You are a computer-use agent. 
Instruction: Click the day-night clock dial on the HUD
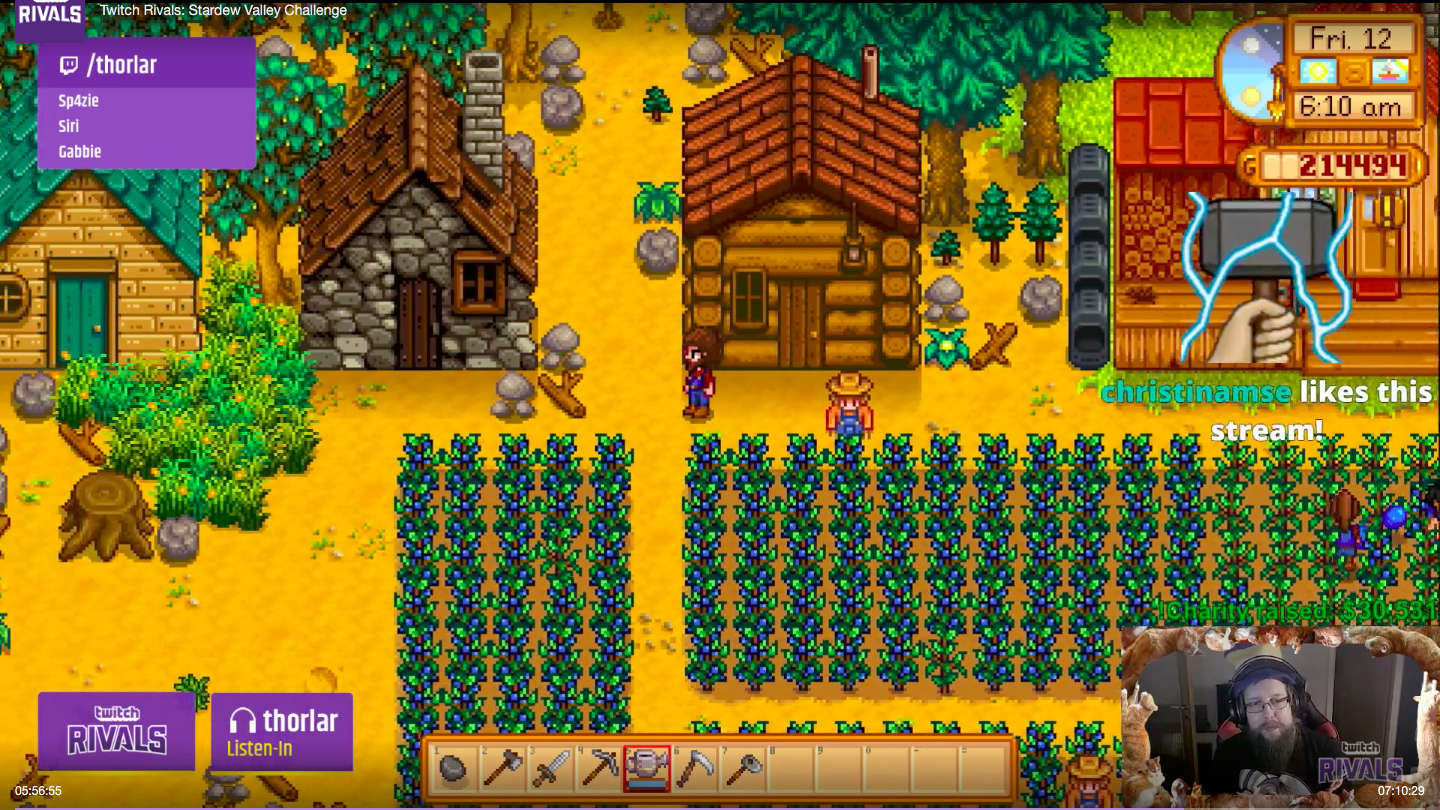tap(1250, 70)
